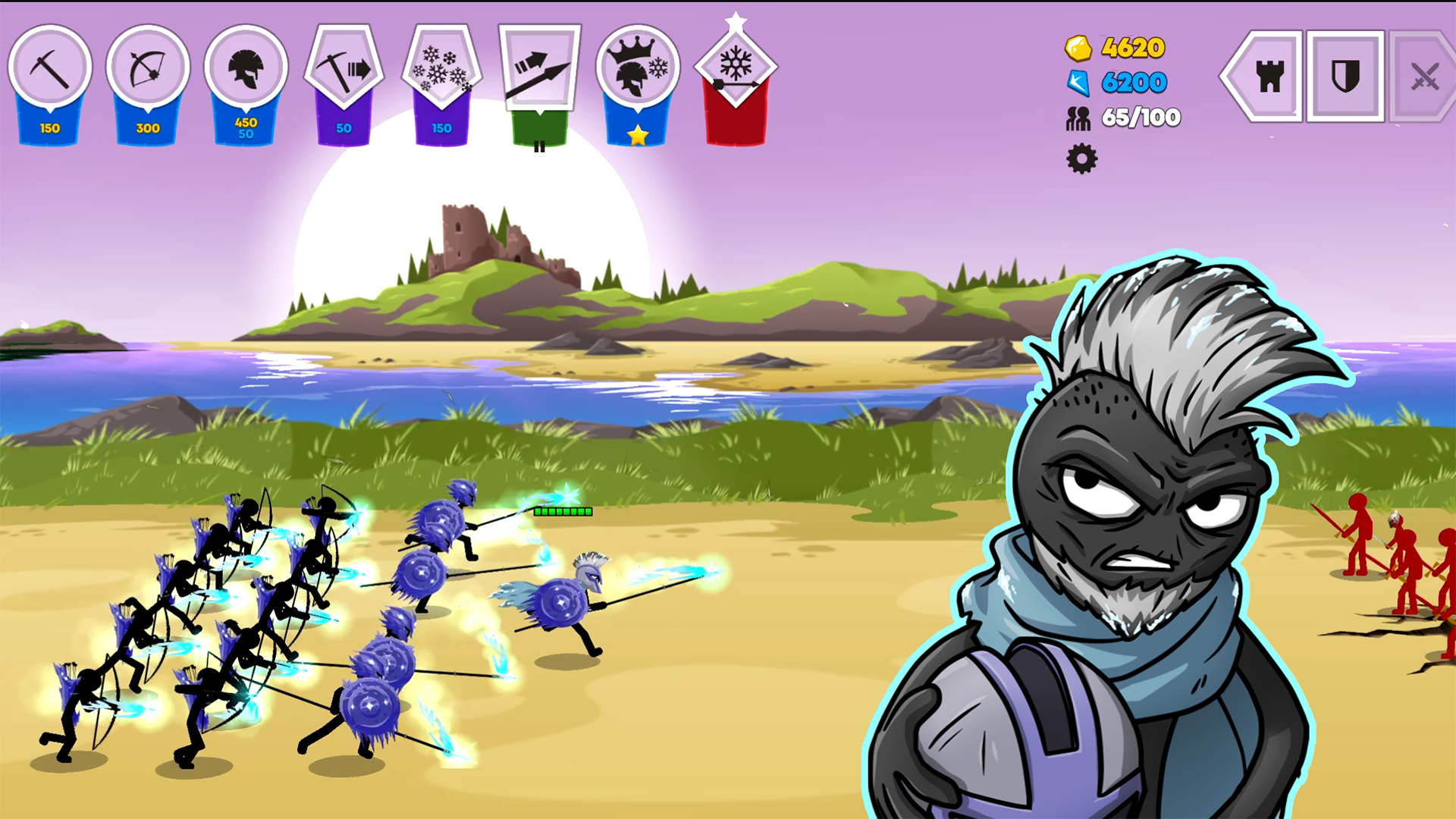The height and width of the screenshot is (819, 1456).
Task: Click the star above the ice arrow ability
Action: coord(735,19)
